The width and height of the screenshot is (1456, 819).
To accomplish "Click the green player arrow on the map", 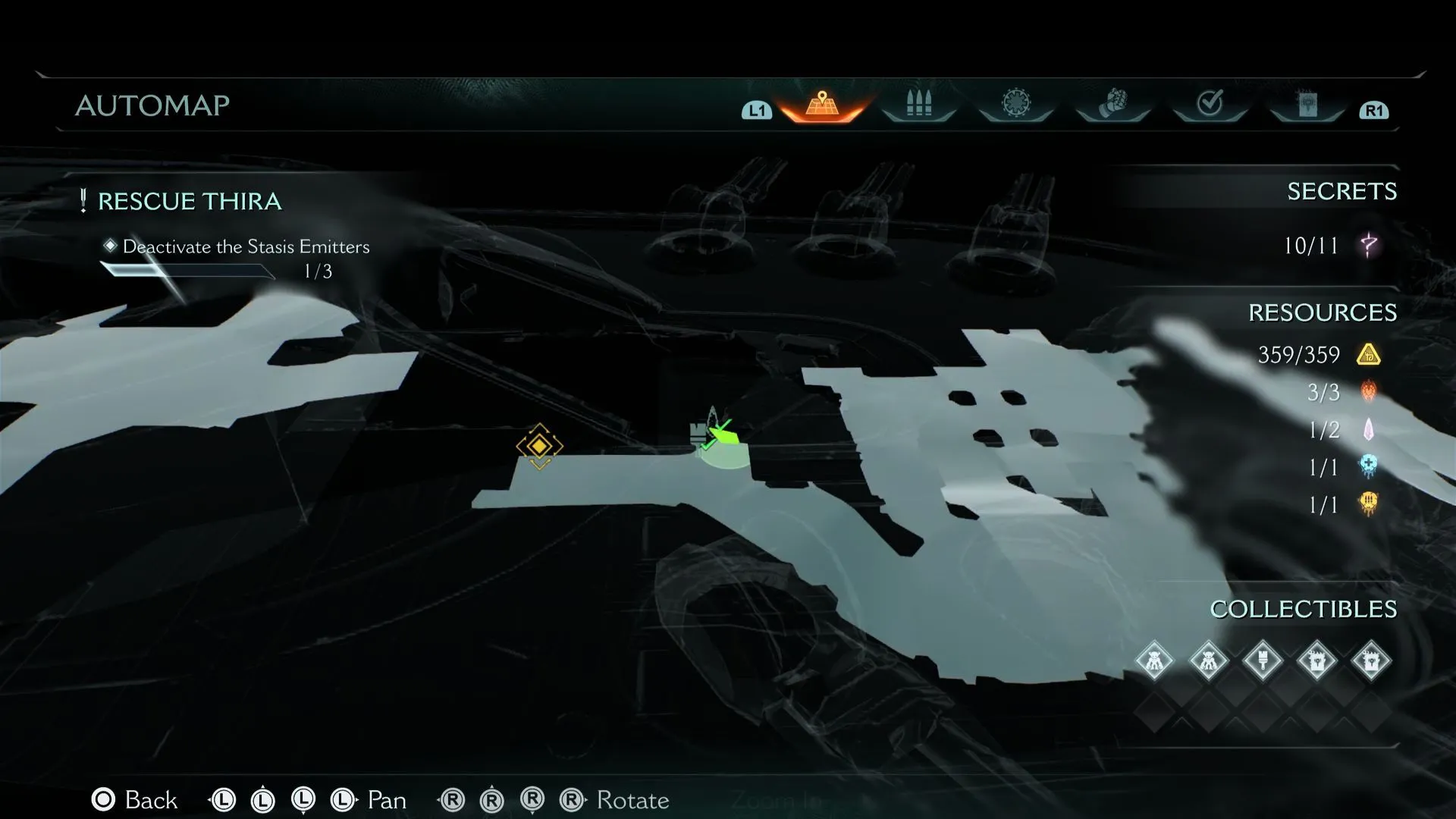I will click(724, 435).
